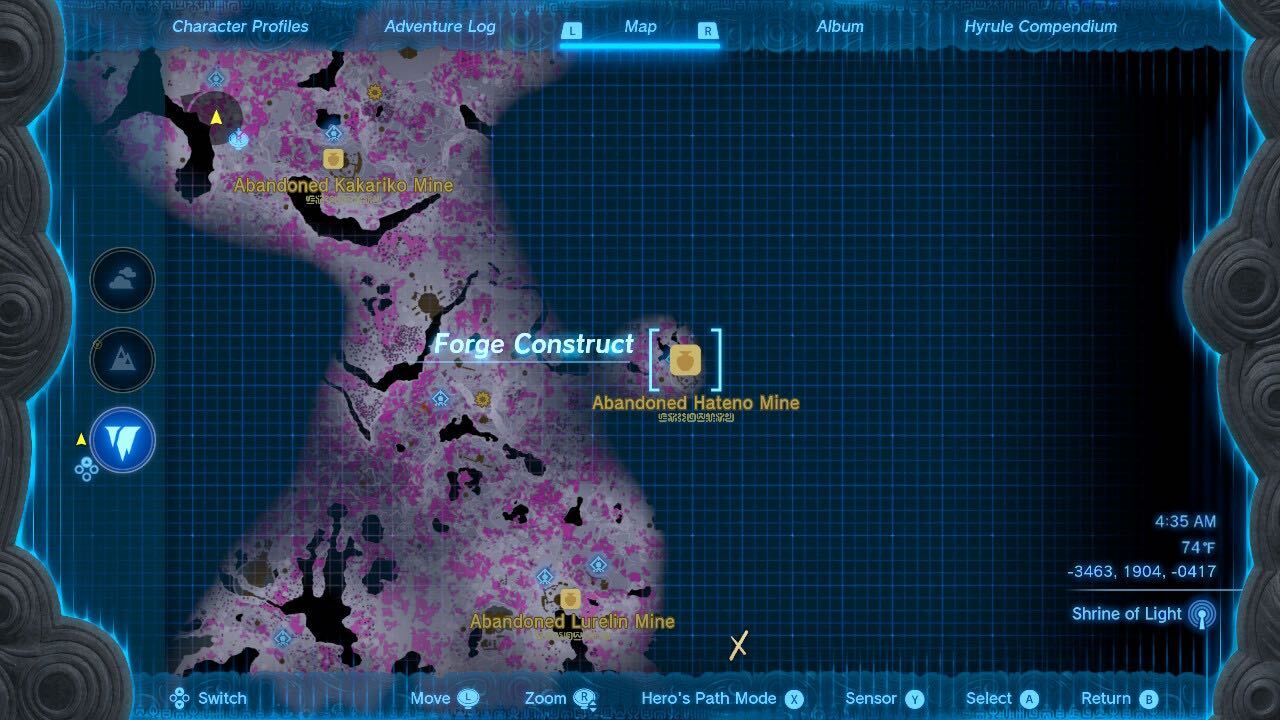Screen dimensions: 1280x720
Task: Select the shrine icon above Abandoned Lurelin Mine
Action: pos(598,563)
